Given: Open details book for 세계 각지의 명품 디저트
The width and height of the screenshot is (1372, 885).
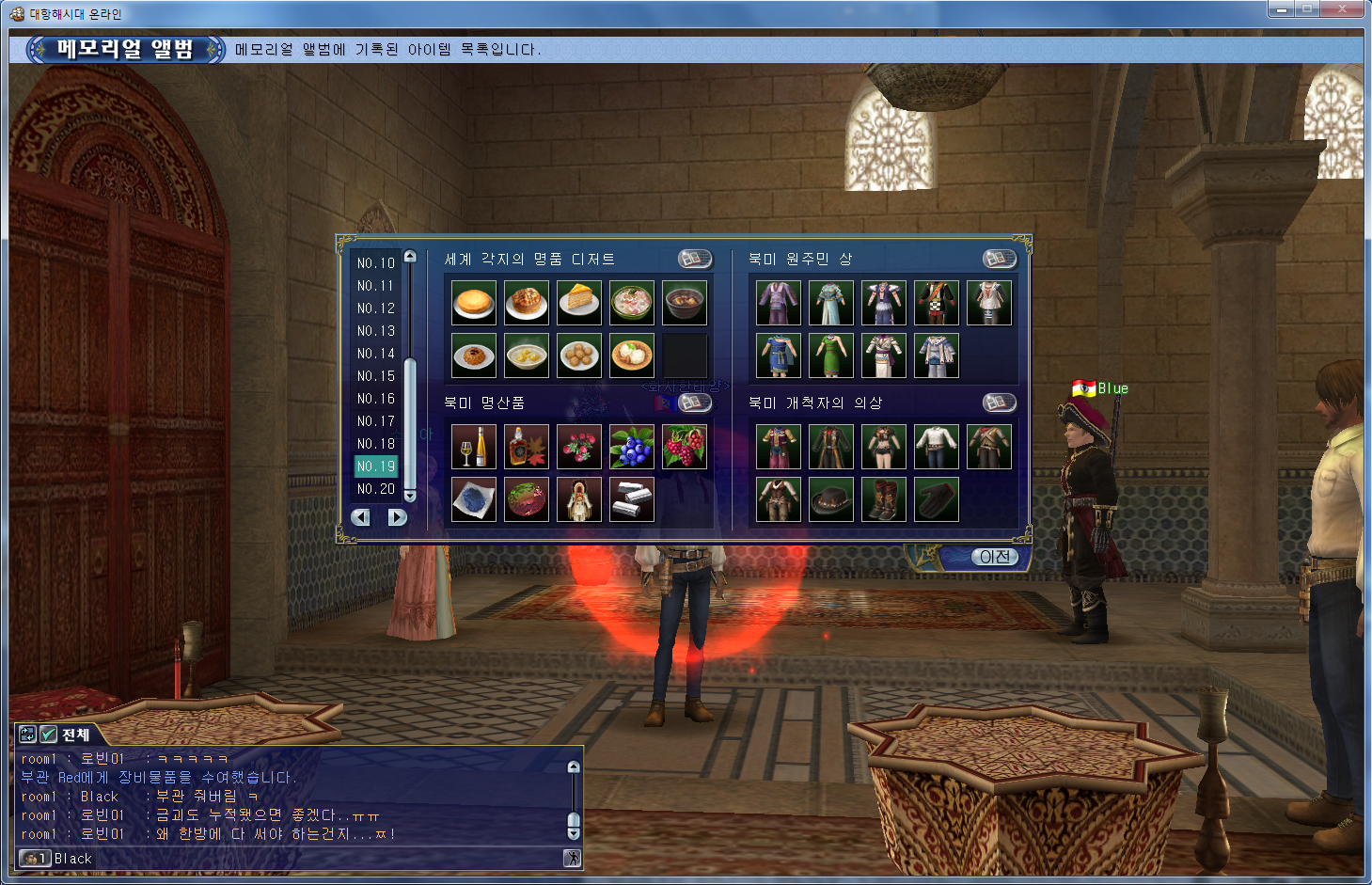Looking at the screenshot, I should 695,259.
